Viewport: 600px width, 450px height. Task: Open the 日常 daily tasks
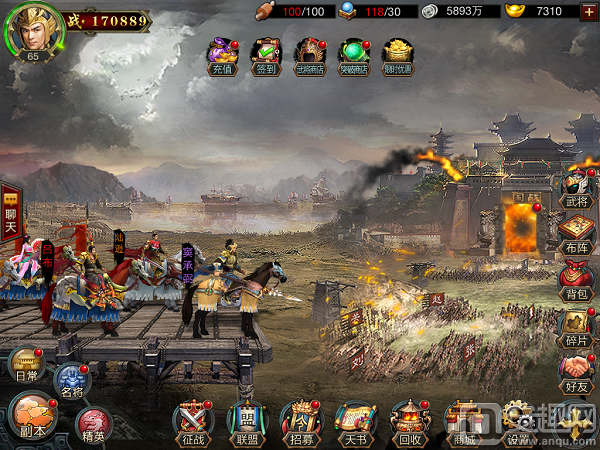(27, 366)
